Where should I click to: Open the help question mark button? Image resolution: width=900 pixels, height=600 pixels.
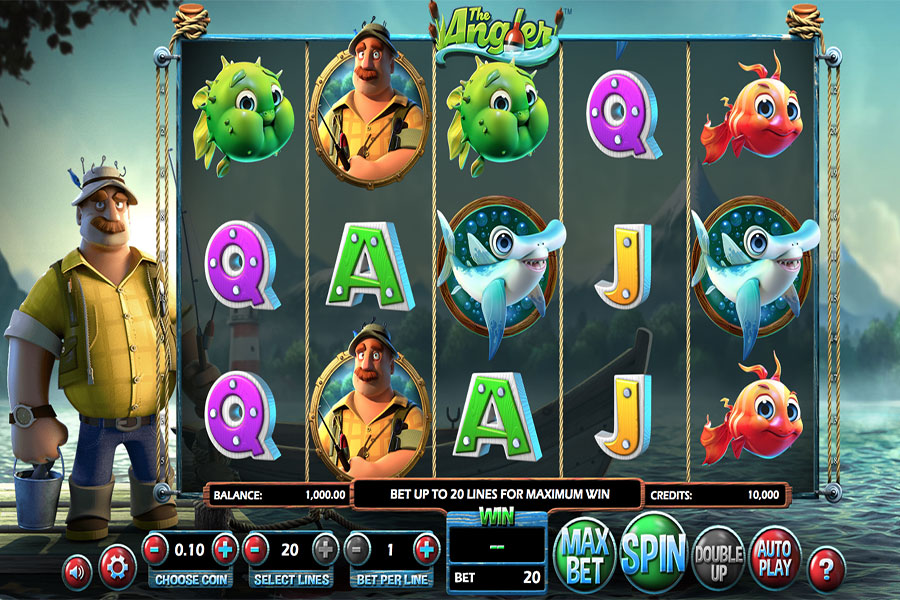pos(826,568)
